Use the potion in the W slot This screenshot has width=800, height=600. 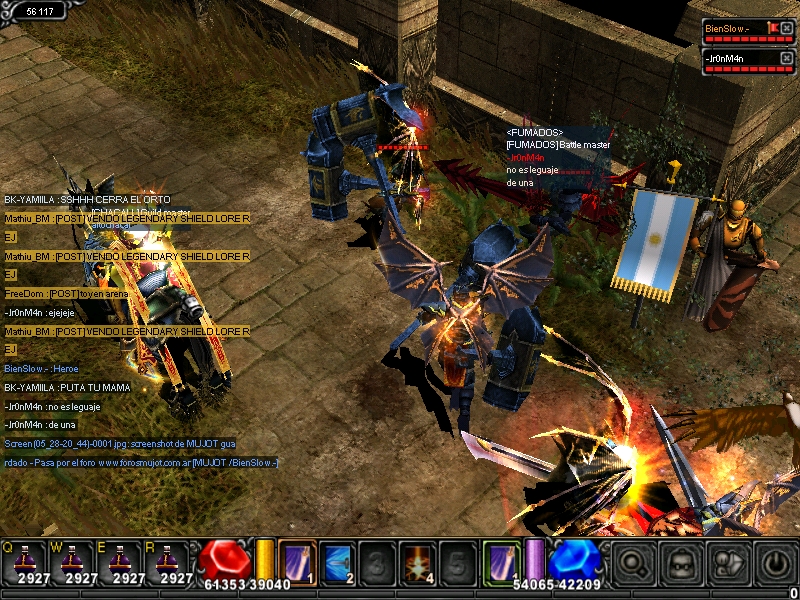point(76,560)
